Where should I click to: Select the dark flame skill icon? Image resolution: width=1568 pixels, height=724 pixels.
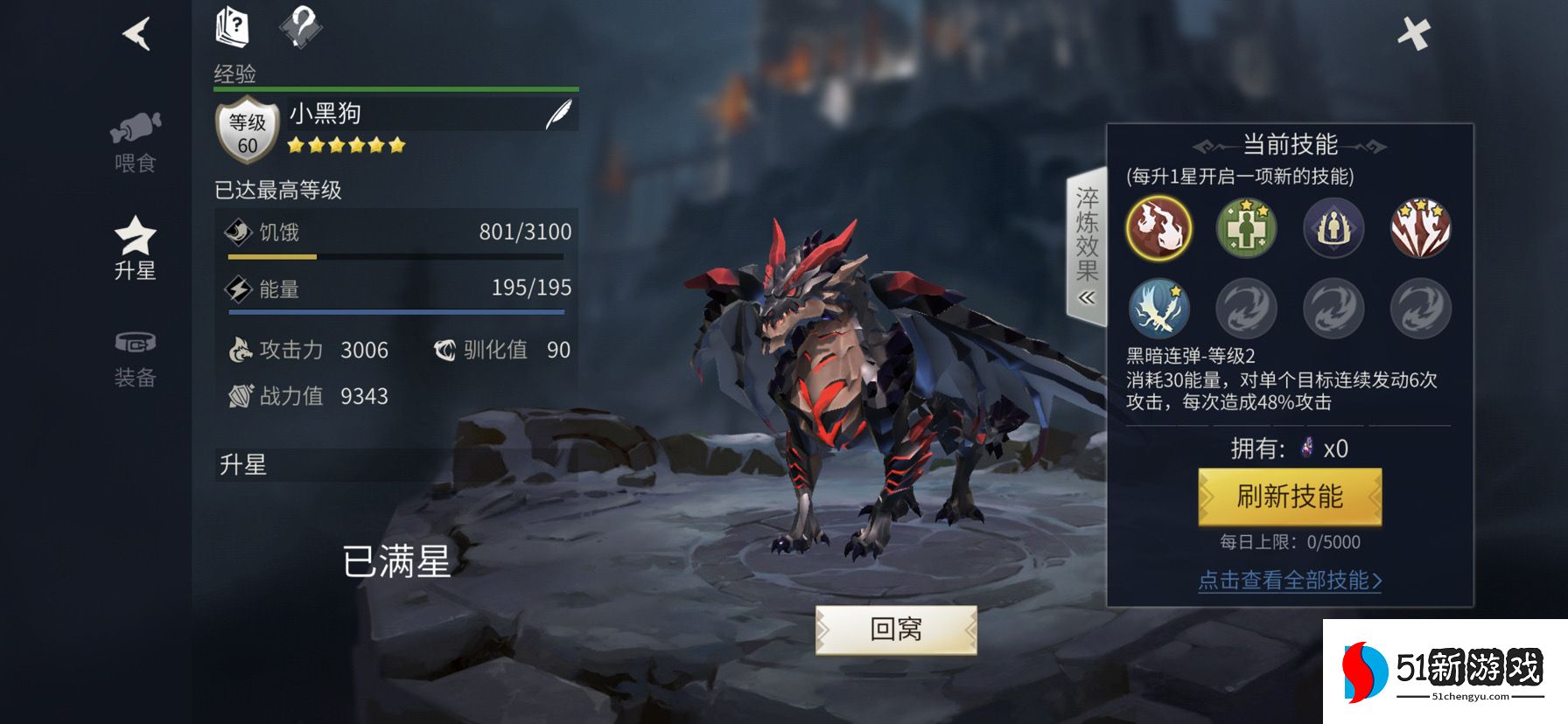pyautogui.click(x=1159, y=229)
